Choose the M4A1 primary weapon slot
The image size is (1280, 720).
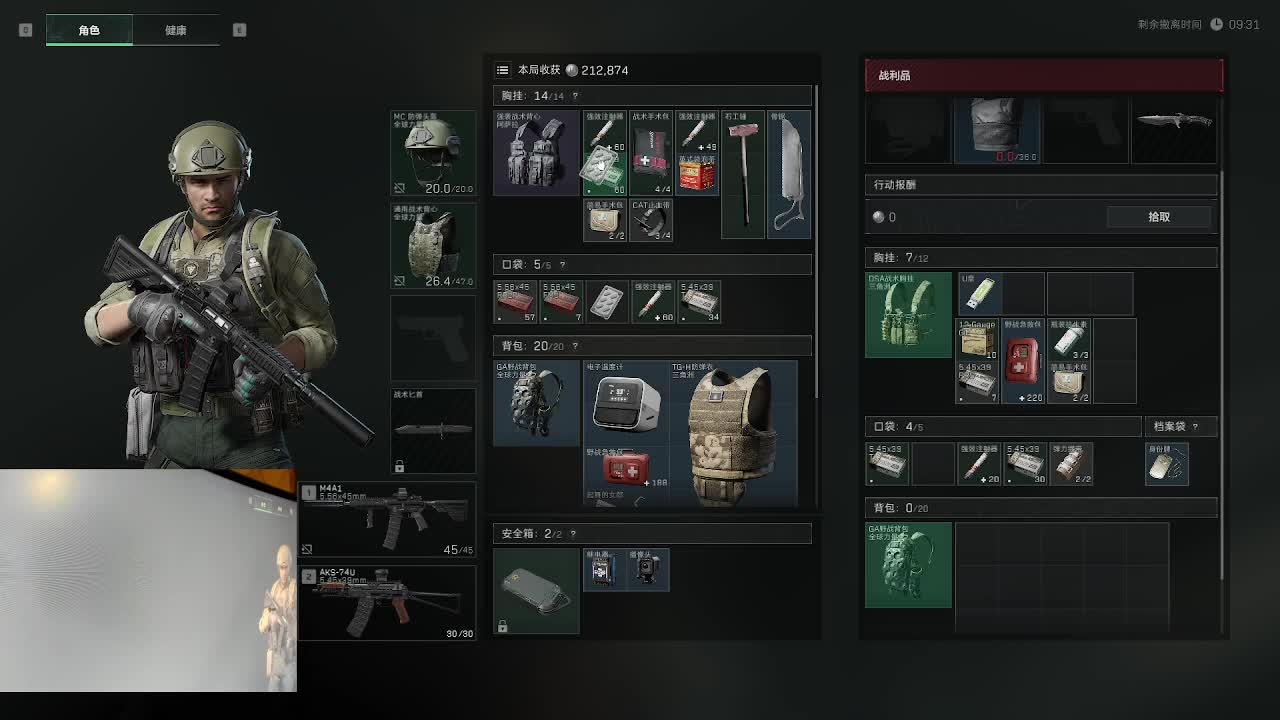tap(386, 519)
